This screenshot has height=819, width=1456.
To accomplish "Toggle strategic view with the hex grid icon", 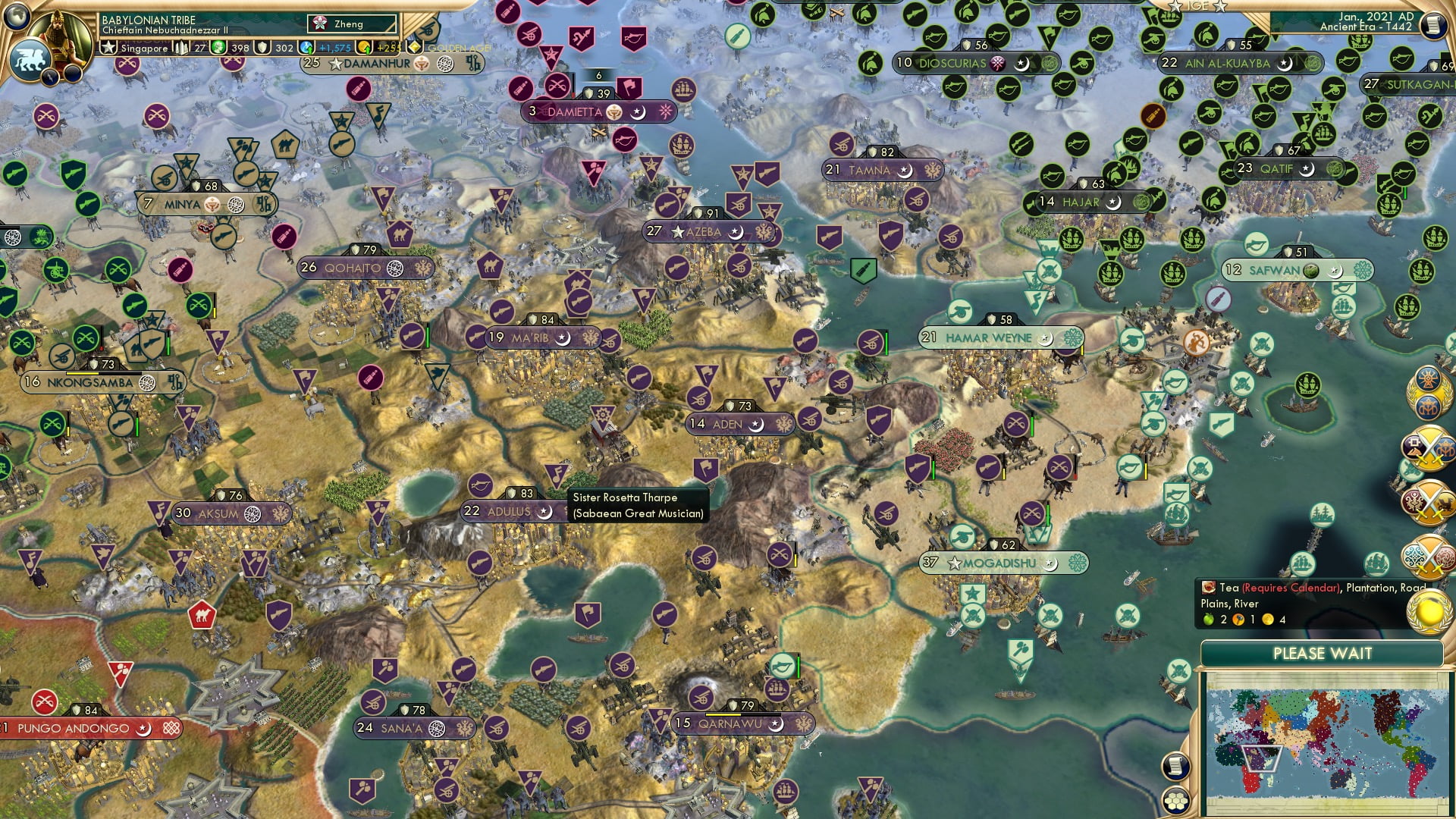I will pos(1175,802).
